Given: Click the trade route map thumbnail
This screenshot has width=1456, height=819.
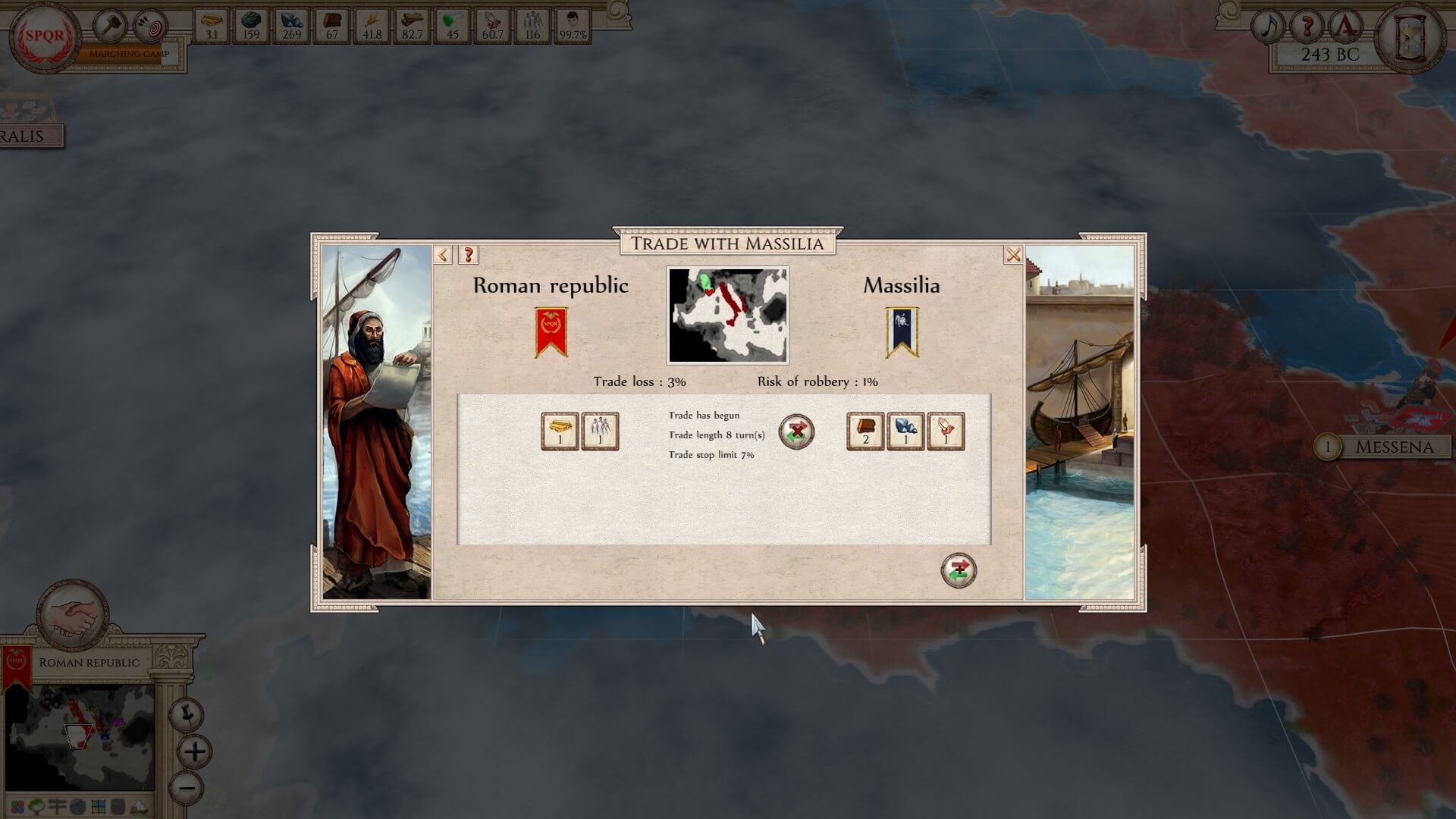Looking at the screenshot, I should coord(727,315).
